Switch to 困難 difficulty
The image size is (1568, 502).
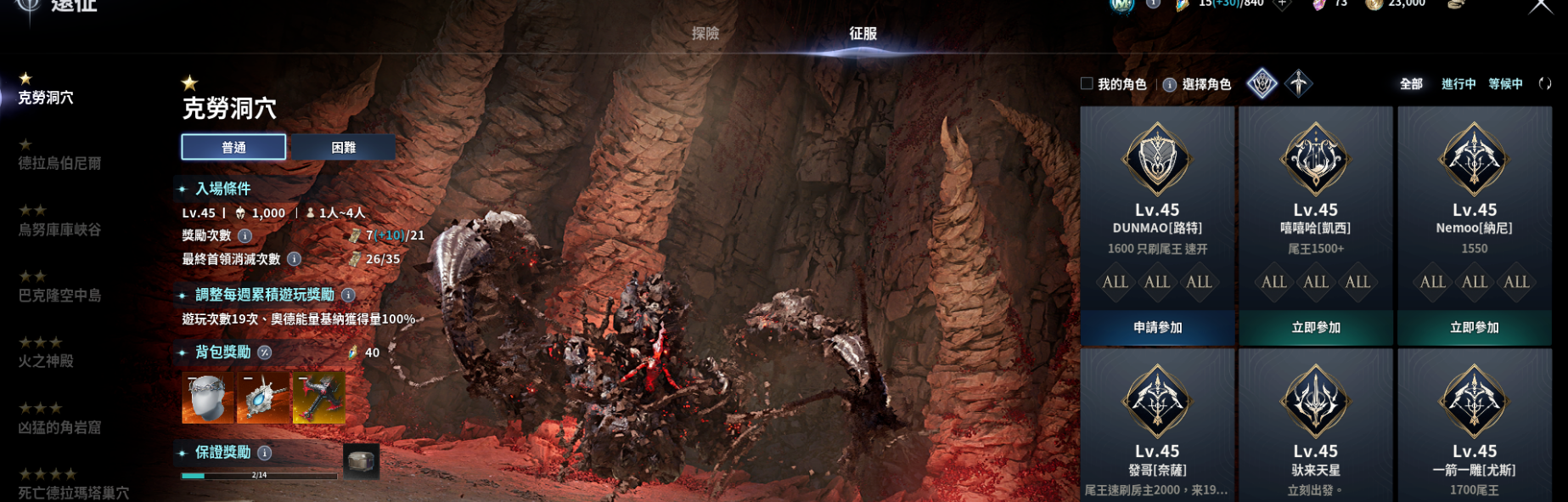point(343,147)
